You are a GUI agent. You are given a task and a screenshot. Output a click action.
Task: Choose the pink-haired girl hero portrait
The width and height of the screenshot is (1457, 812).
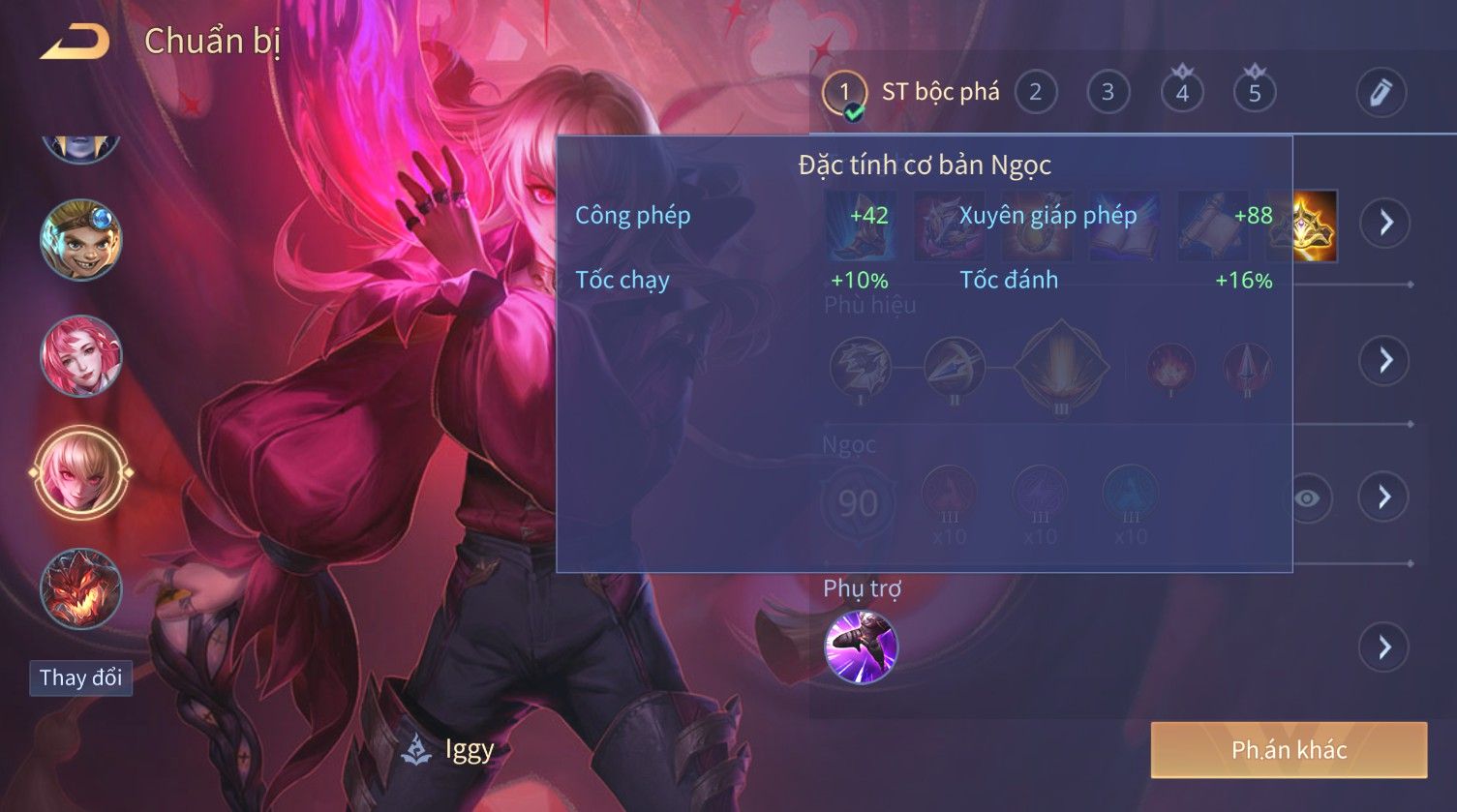80,355
